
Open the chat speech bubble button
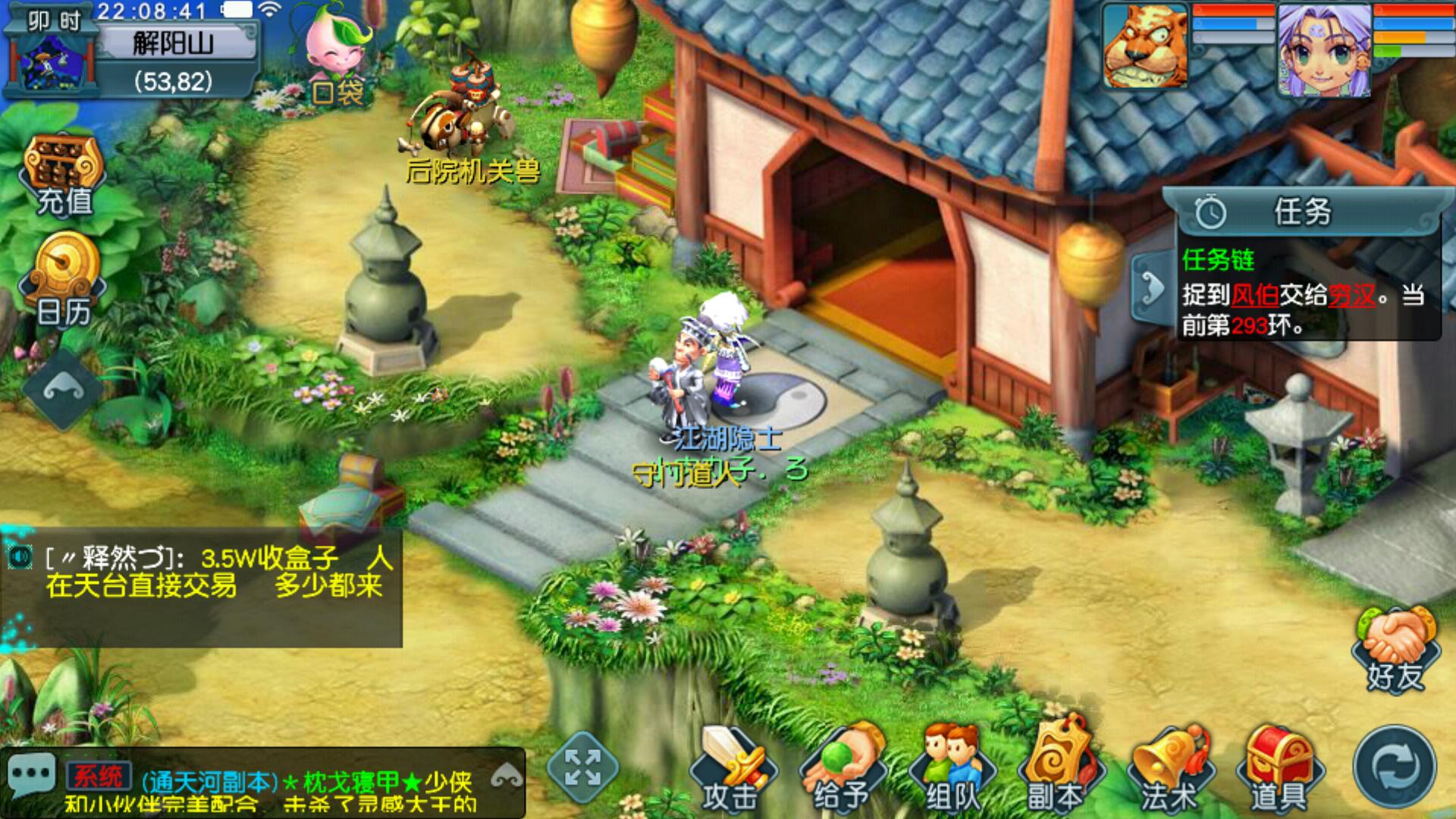pos(31,775)
